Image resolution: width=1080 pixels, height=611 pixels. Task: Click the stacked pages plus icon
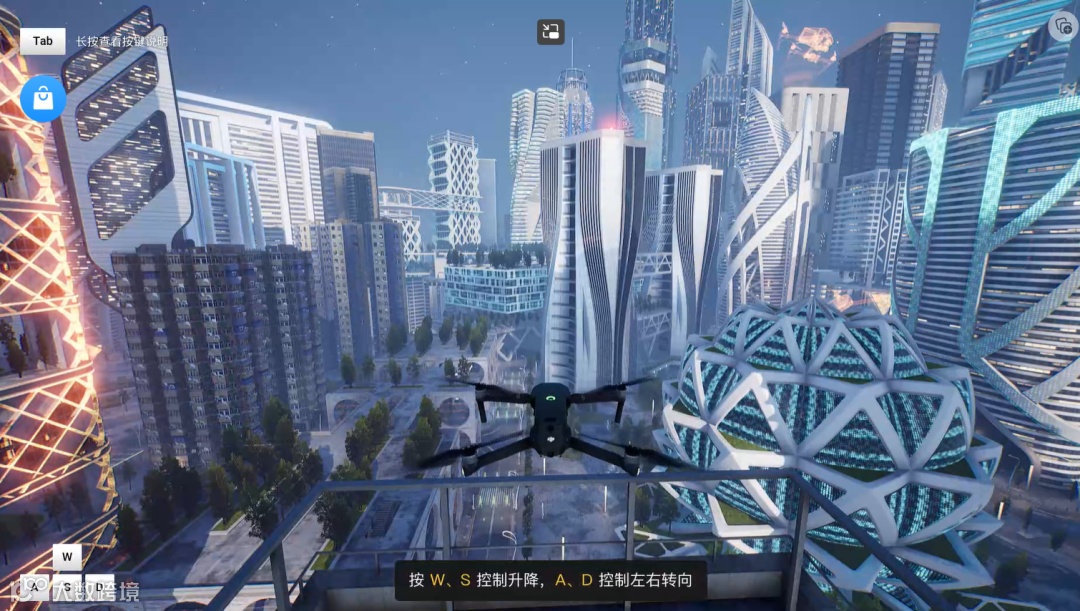(1062, 26)
